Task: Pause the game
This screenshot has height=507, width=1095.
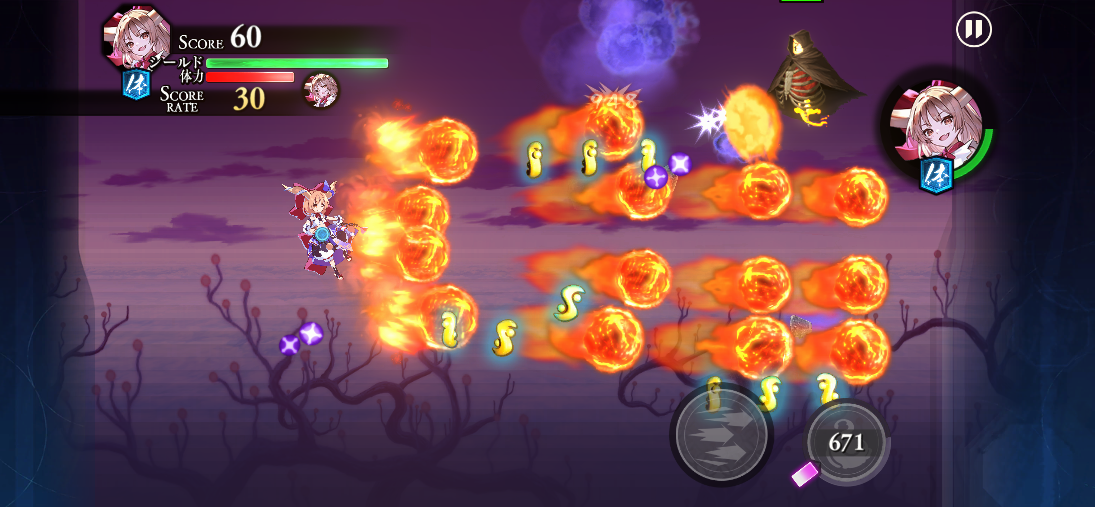Action: click(x=973, y=29)
